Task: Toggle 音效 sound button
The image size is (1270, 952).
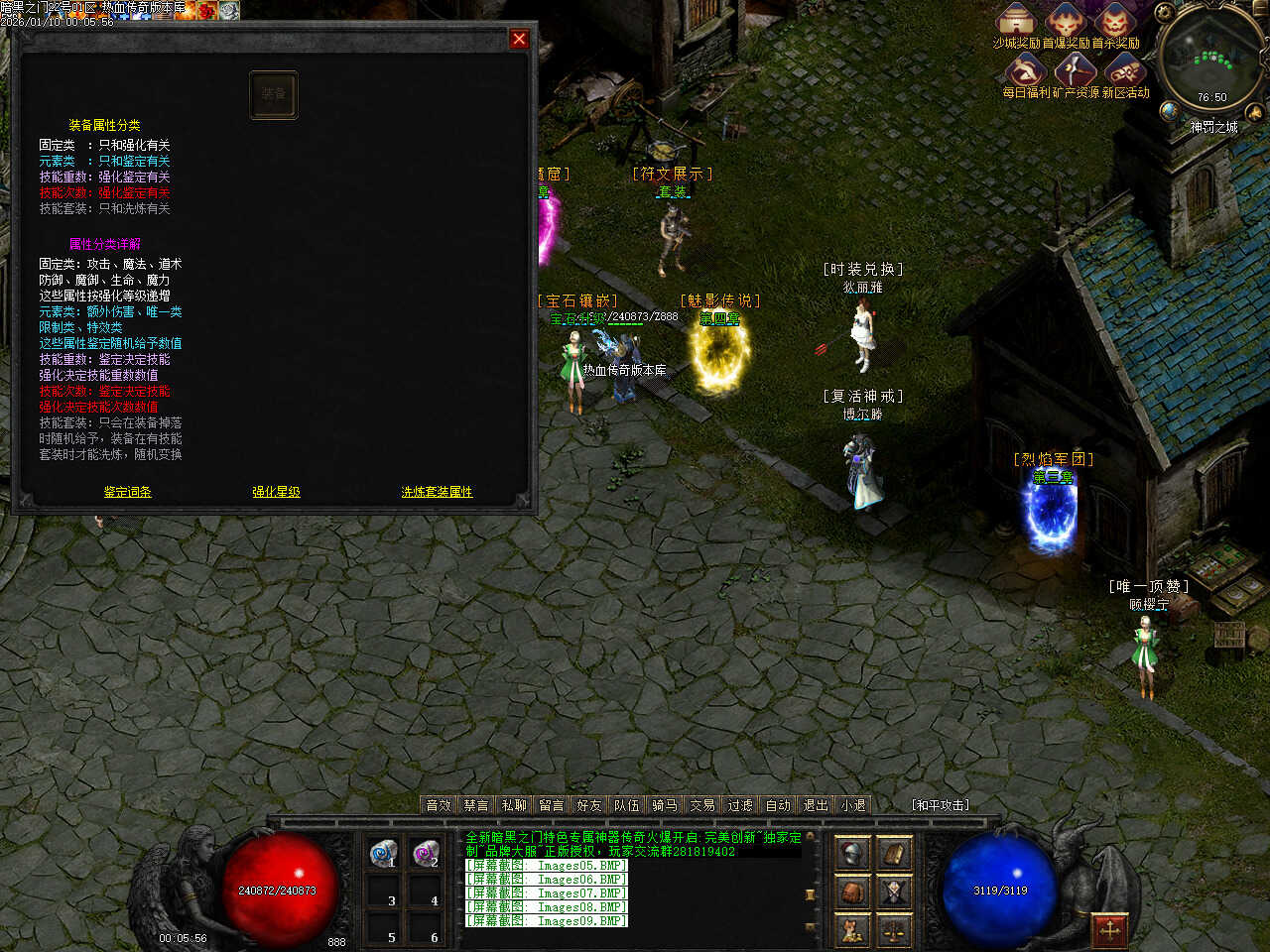Action: (439, 805)
